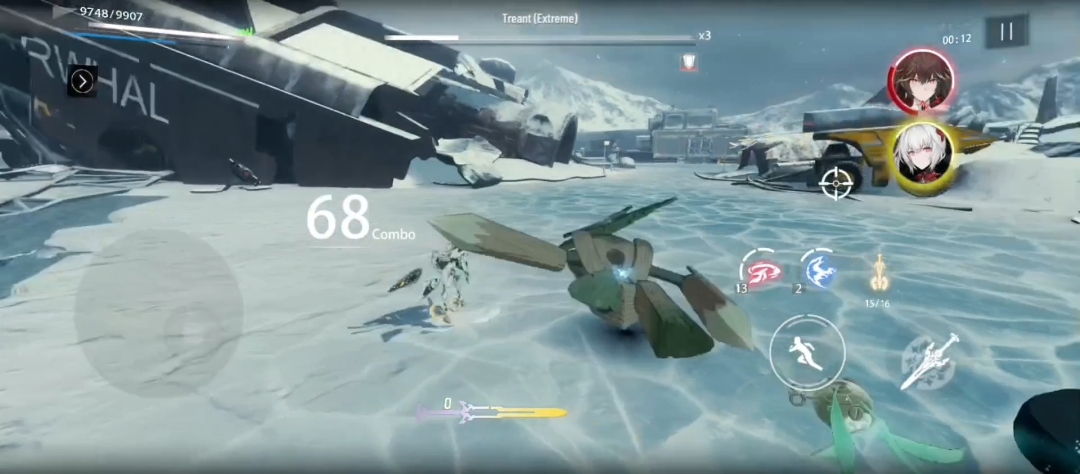Screen dimensions: 1080x474
Task: Switch to the brown-haired teammate portrait
Action: [920, 82]
